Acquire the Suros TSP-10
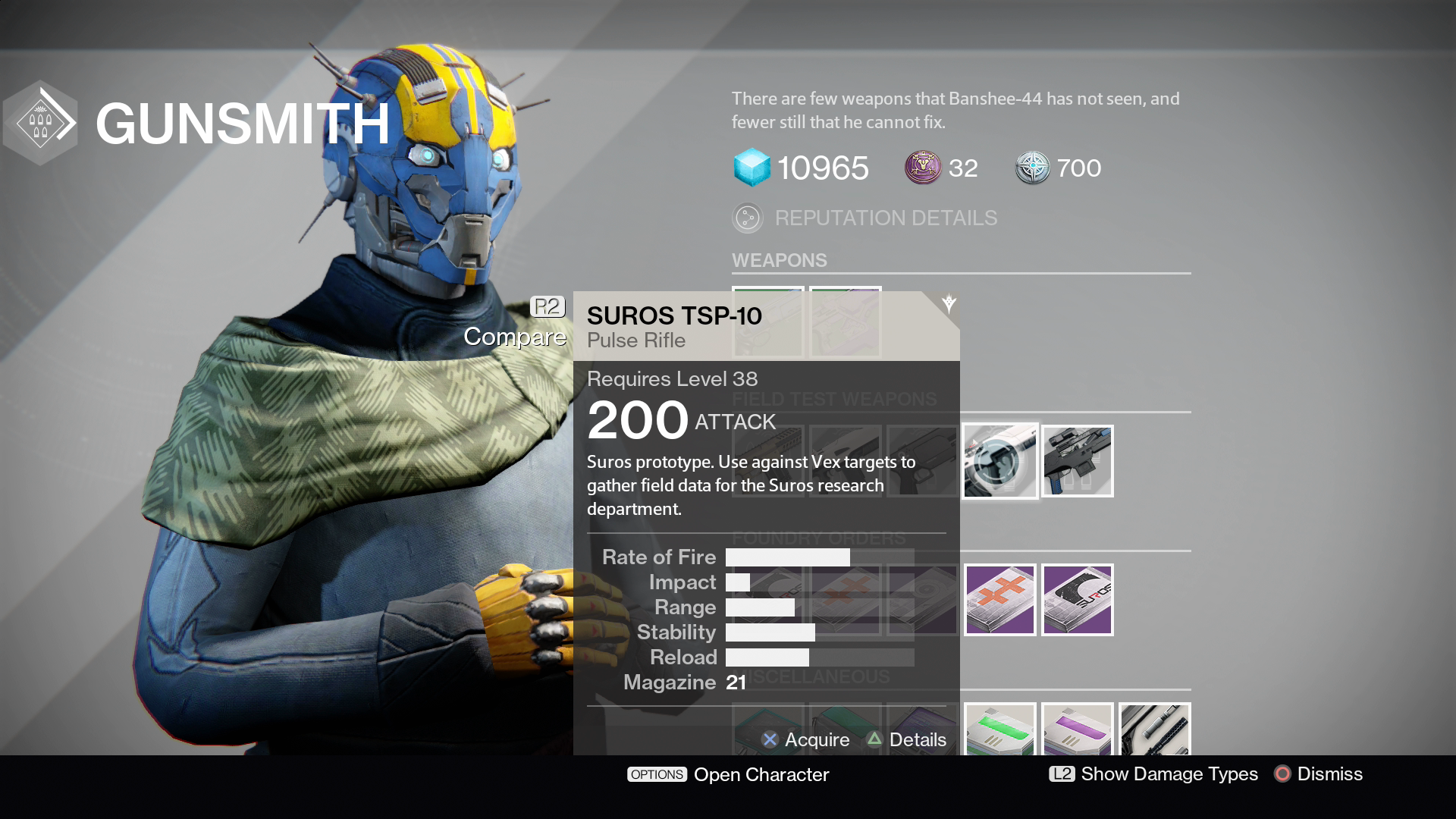 tap(805, 739)
